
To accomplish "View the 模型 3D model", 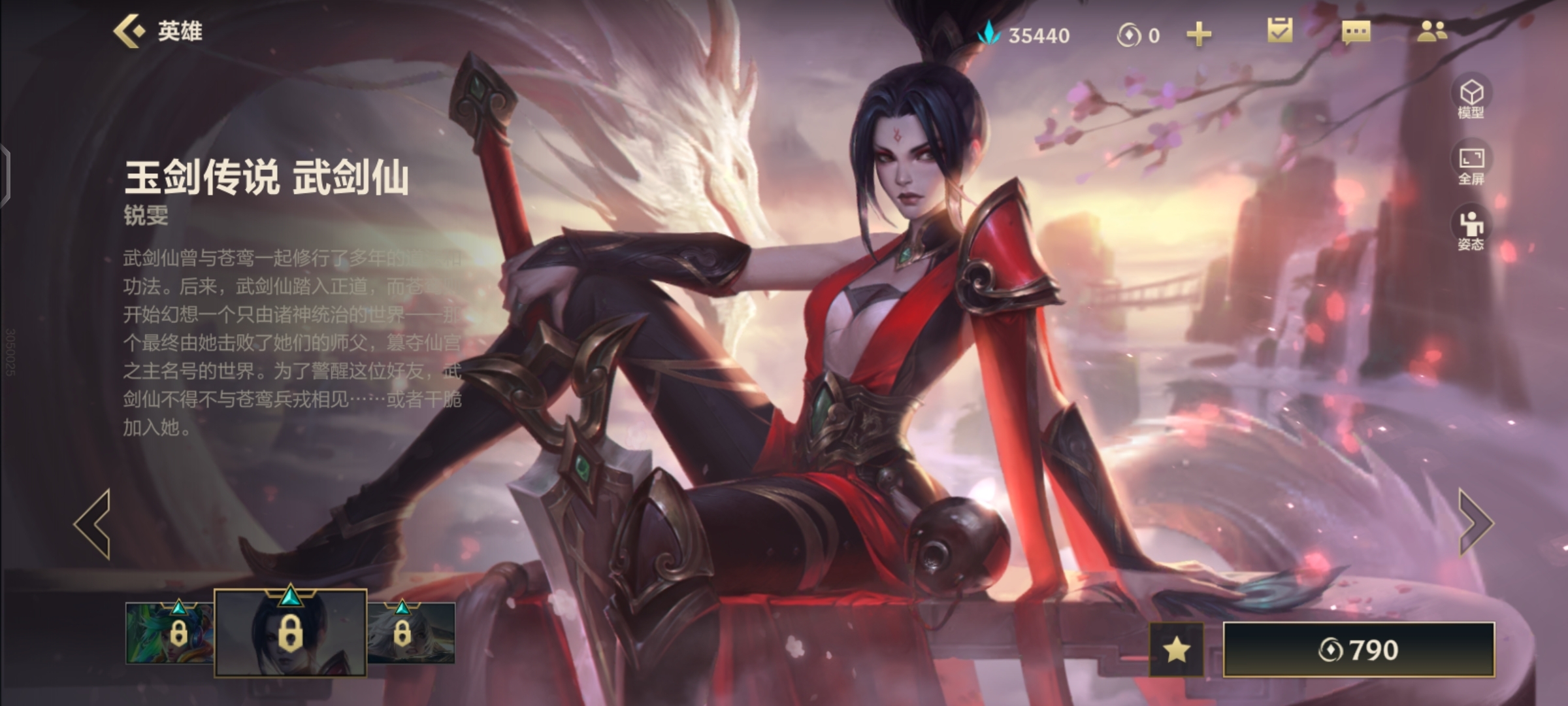I will [x=1471, y=98].
